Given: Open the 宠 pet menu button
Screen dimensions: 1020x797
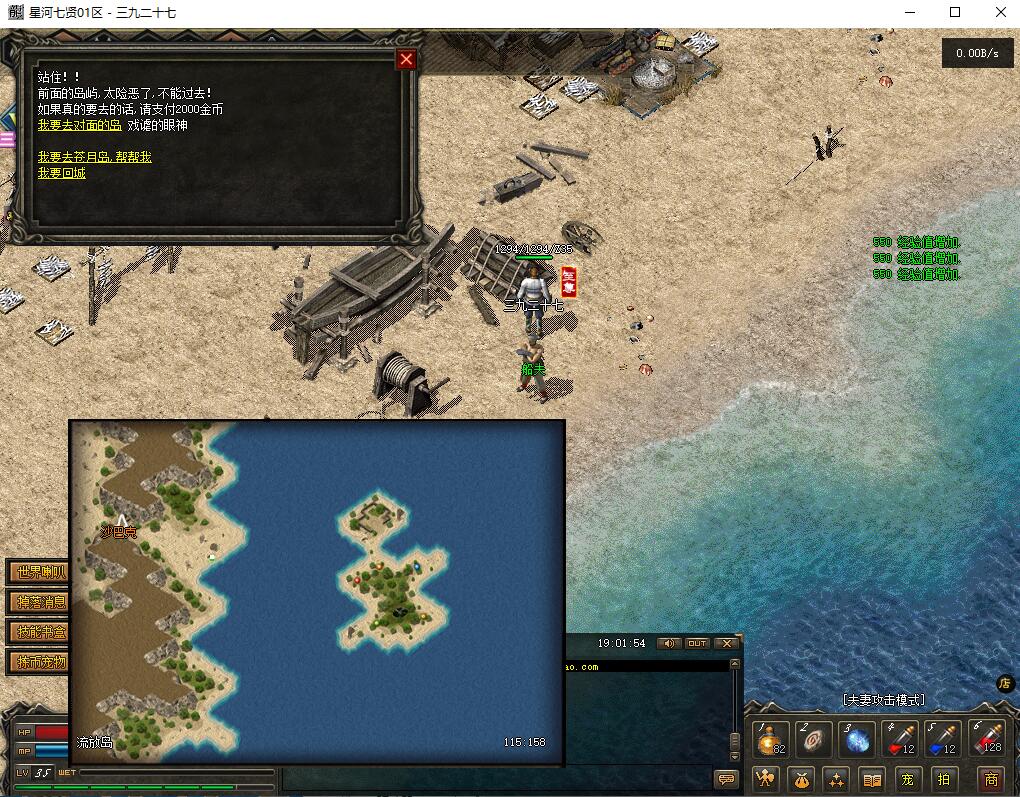Looking at the screenshot, I should (906, 779).
